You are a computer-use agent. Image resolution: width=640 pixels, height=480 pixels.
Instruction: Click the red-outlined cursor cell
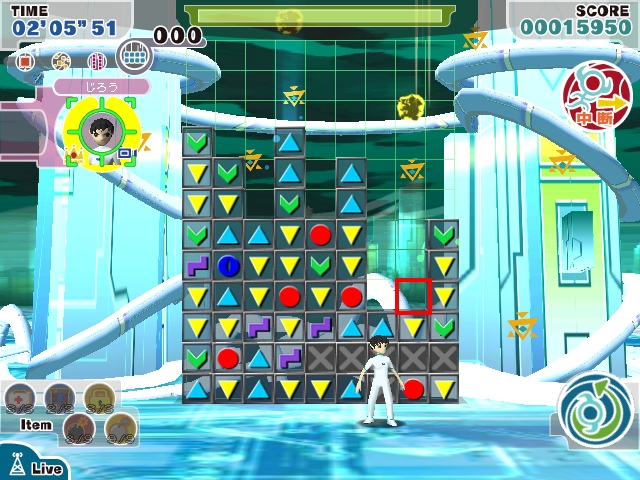coord(413,296)
